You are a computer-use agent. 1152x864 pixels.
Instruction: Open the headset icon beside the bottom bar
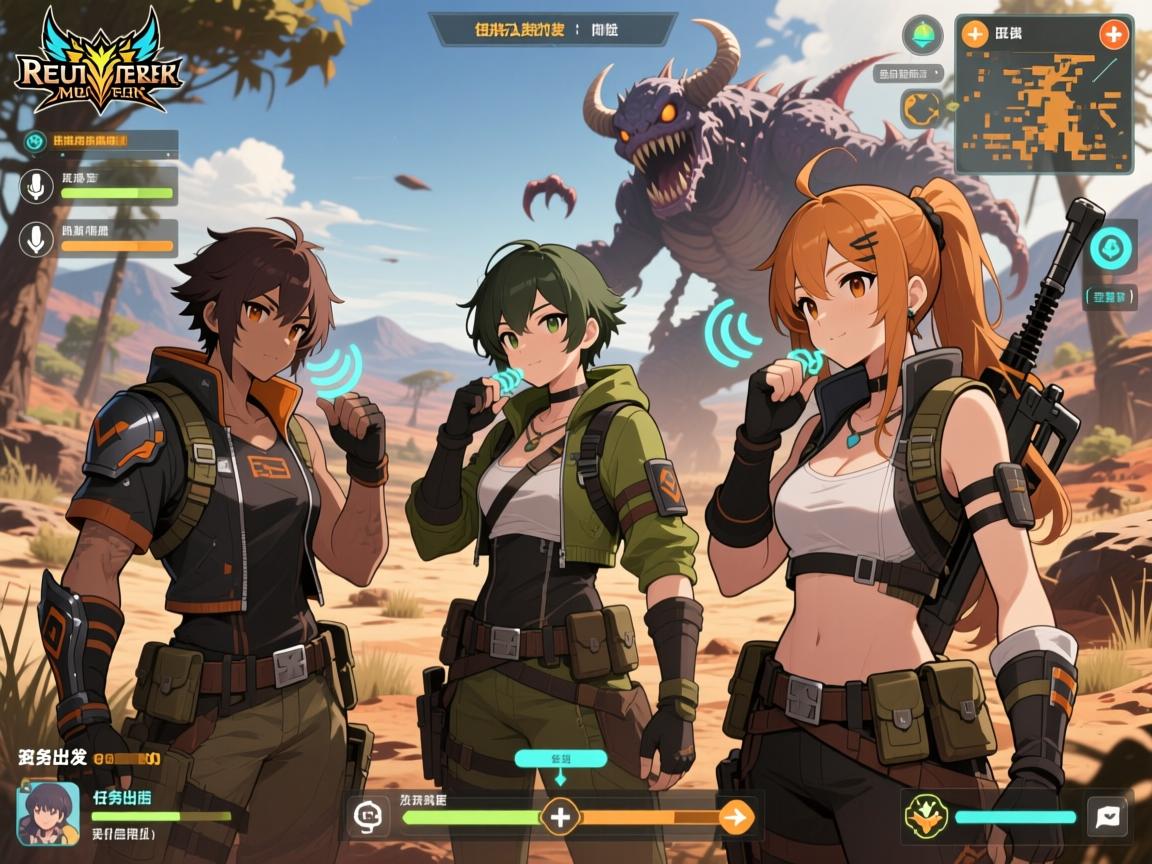coord(368,817)
